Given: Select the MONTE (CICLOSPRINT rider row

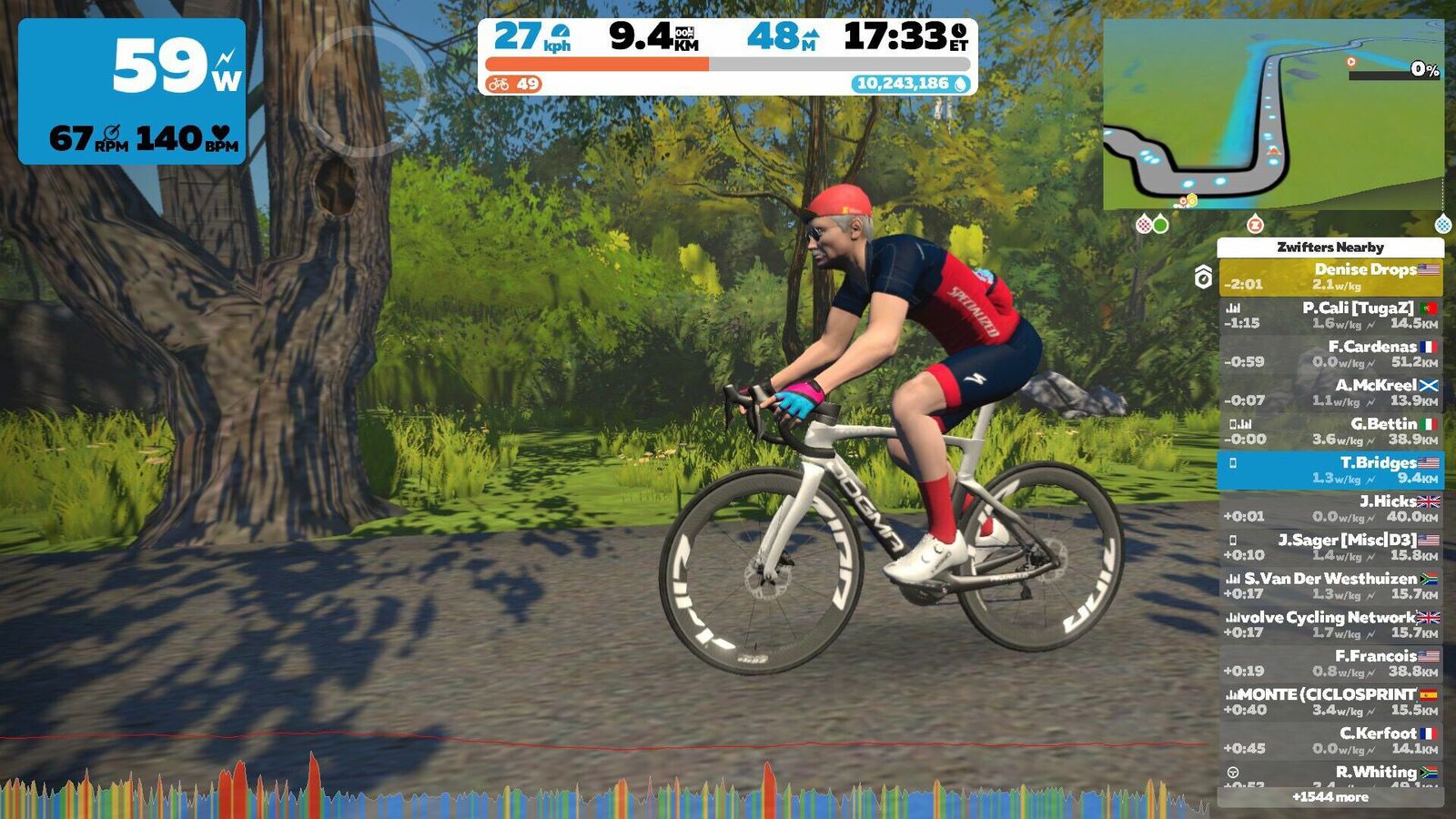Looking at the screenshot, I should tap(1330, 702).
